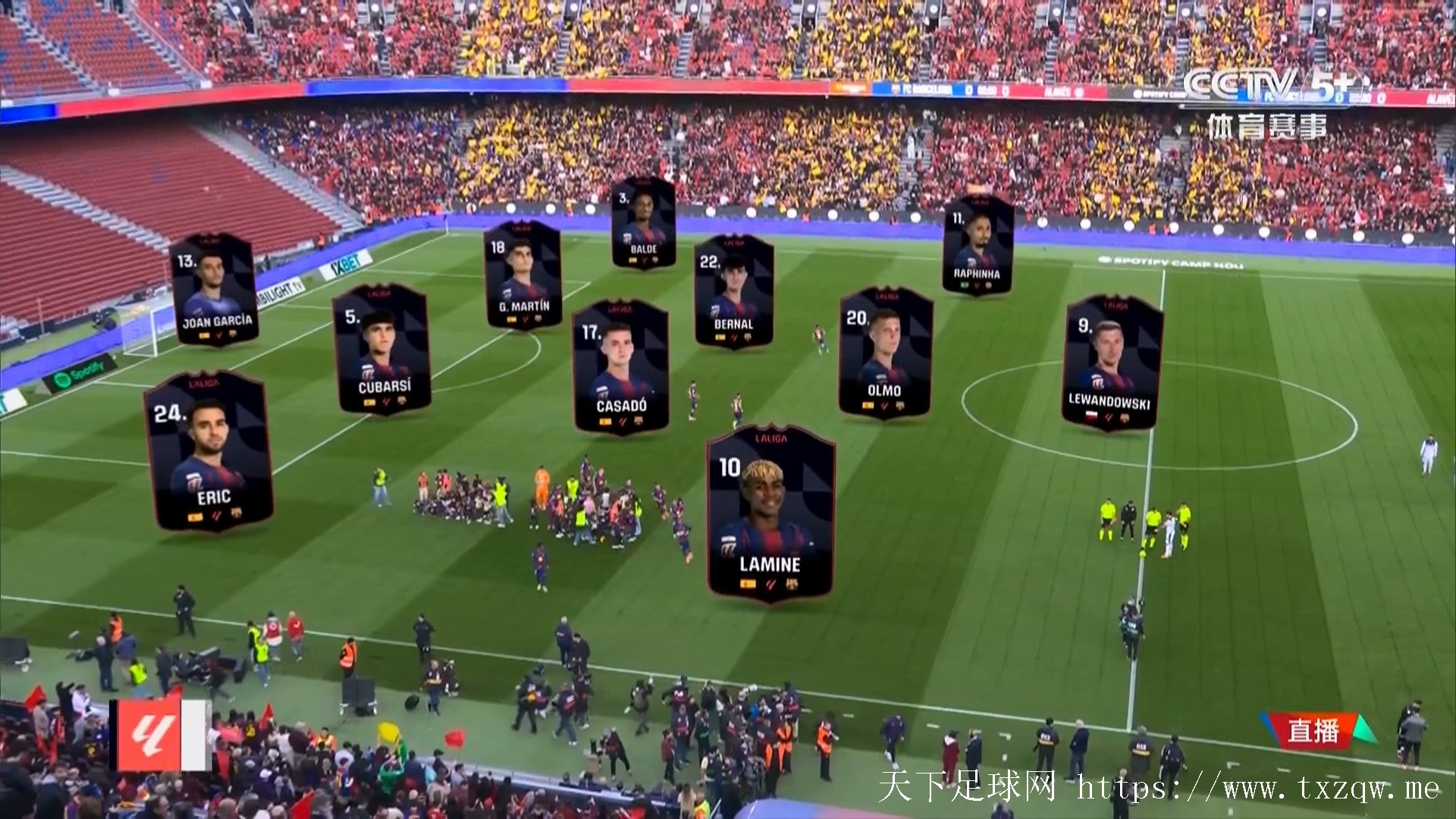Image resolution: width=1456 pixels, height=819 pixels.
Task: Click the 直播 live badge
Action: (x=1314, y=731)
